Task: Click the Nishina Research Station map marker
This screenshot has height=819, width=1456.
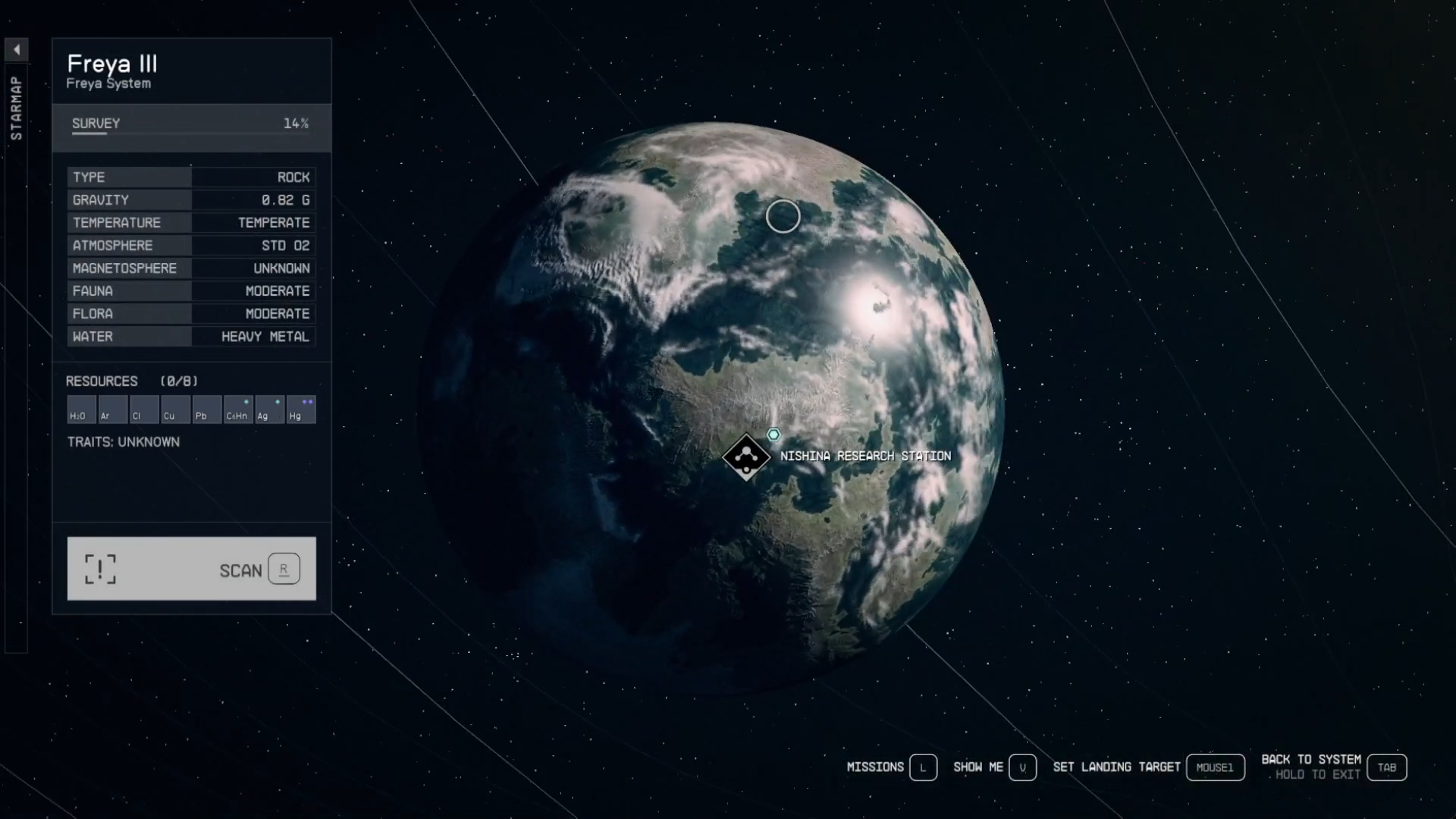Action: [x=747, y=456]
